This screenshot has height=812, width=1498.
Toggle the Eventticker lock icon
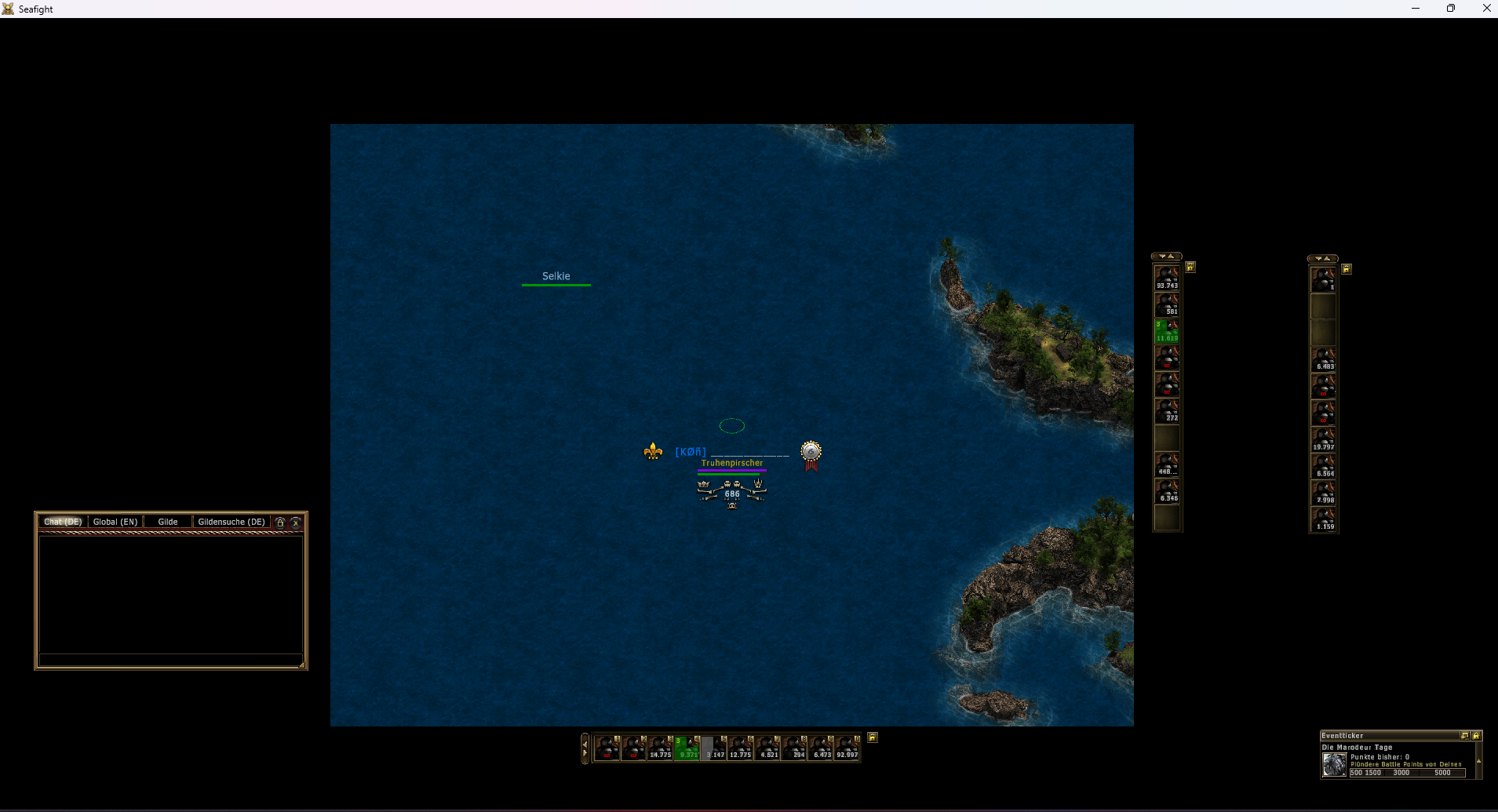click(1476, 736)
